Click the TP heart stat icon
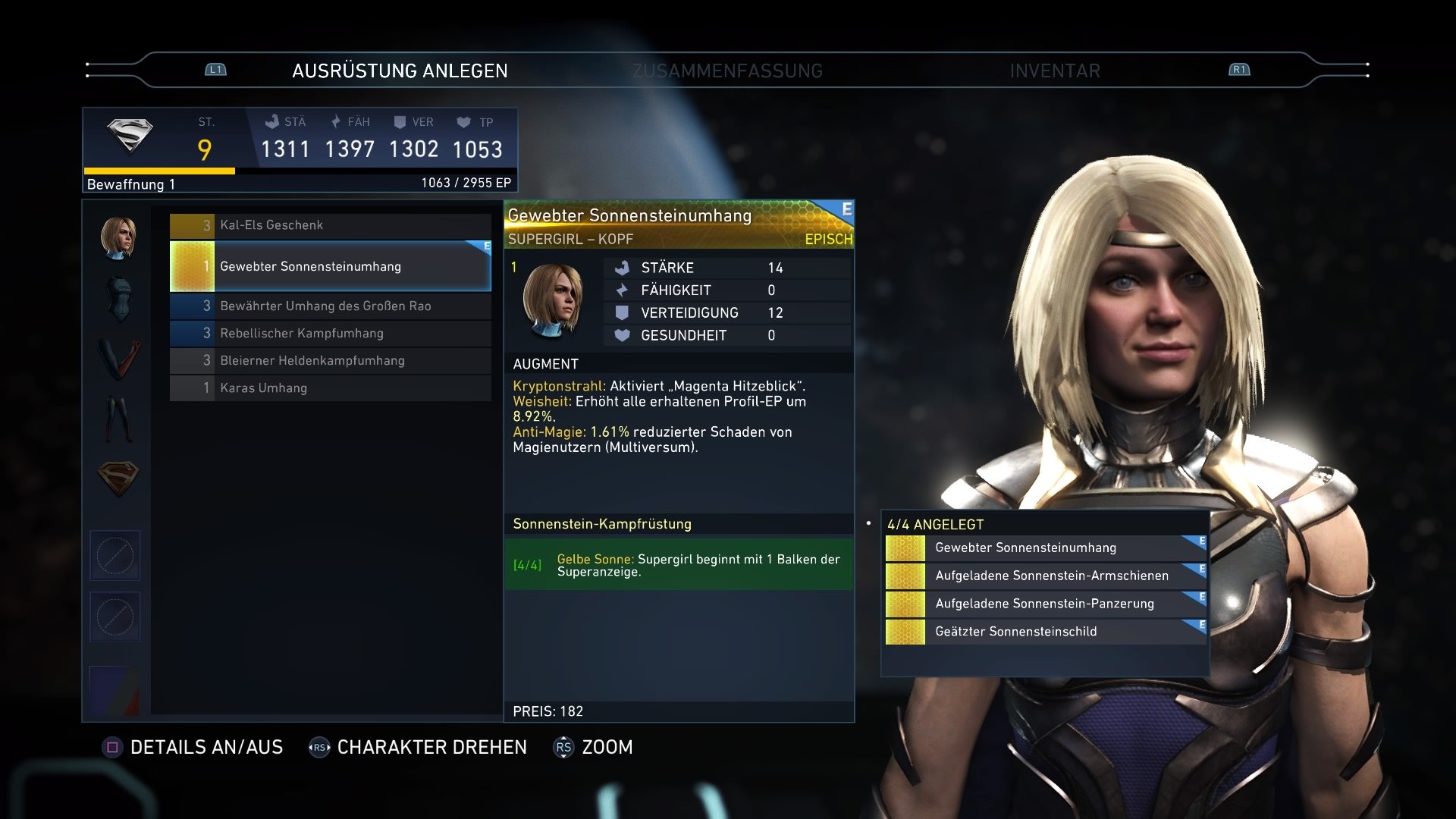The width and height of the screenshot is (1456, 819). (x=463, y=121)
